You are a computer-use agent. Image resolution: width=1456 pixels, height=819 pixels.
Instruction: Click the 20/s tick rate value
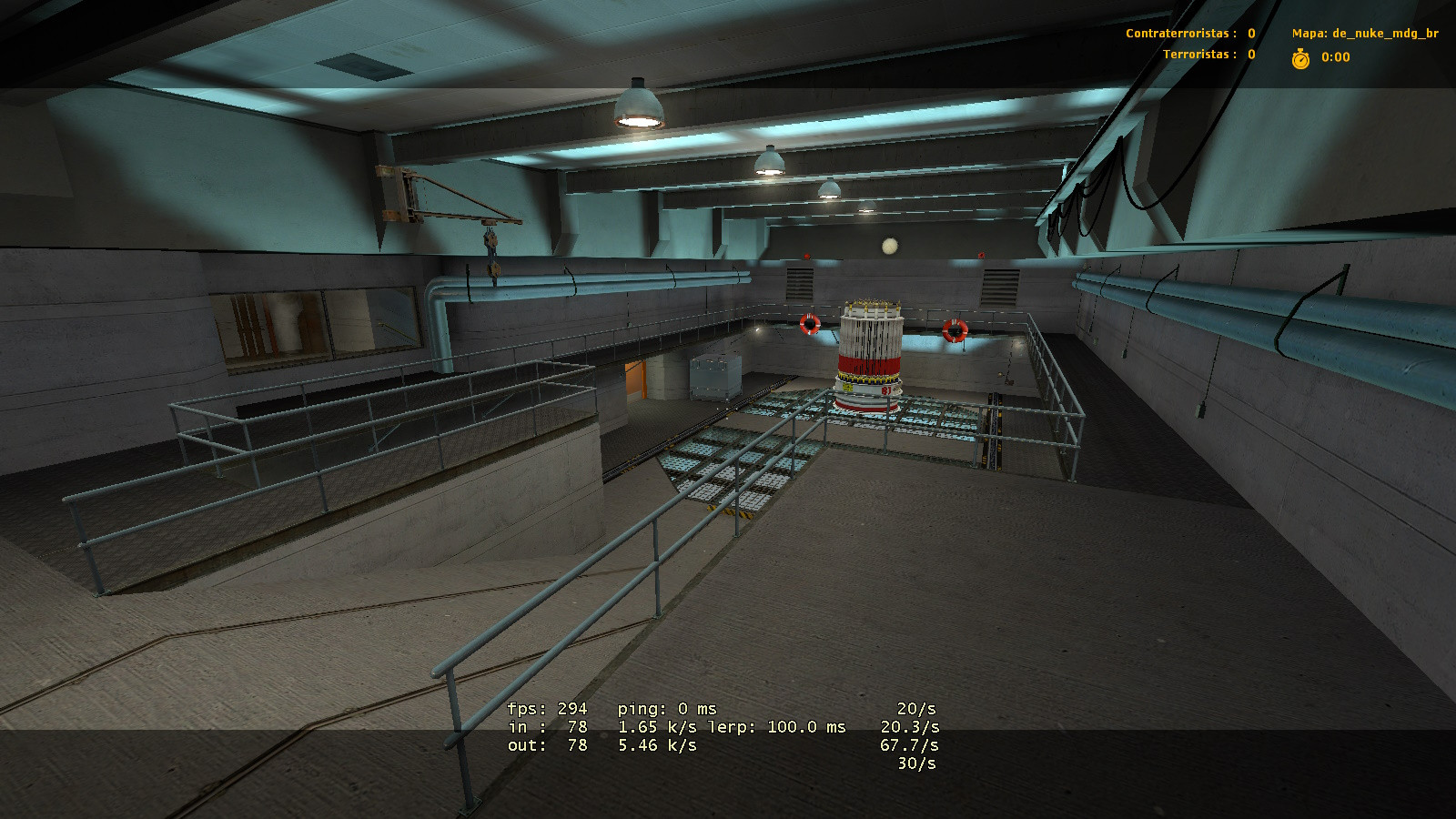pyautogui.click(x=915, y=709)
